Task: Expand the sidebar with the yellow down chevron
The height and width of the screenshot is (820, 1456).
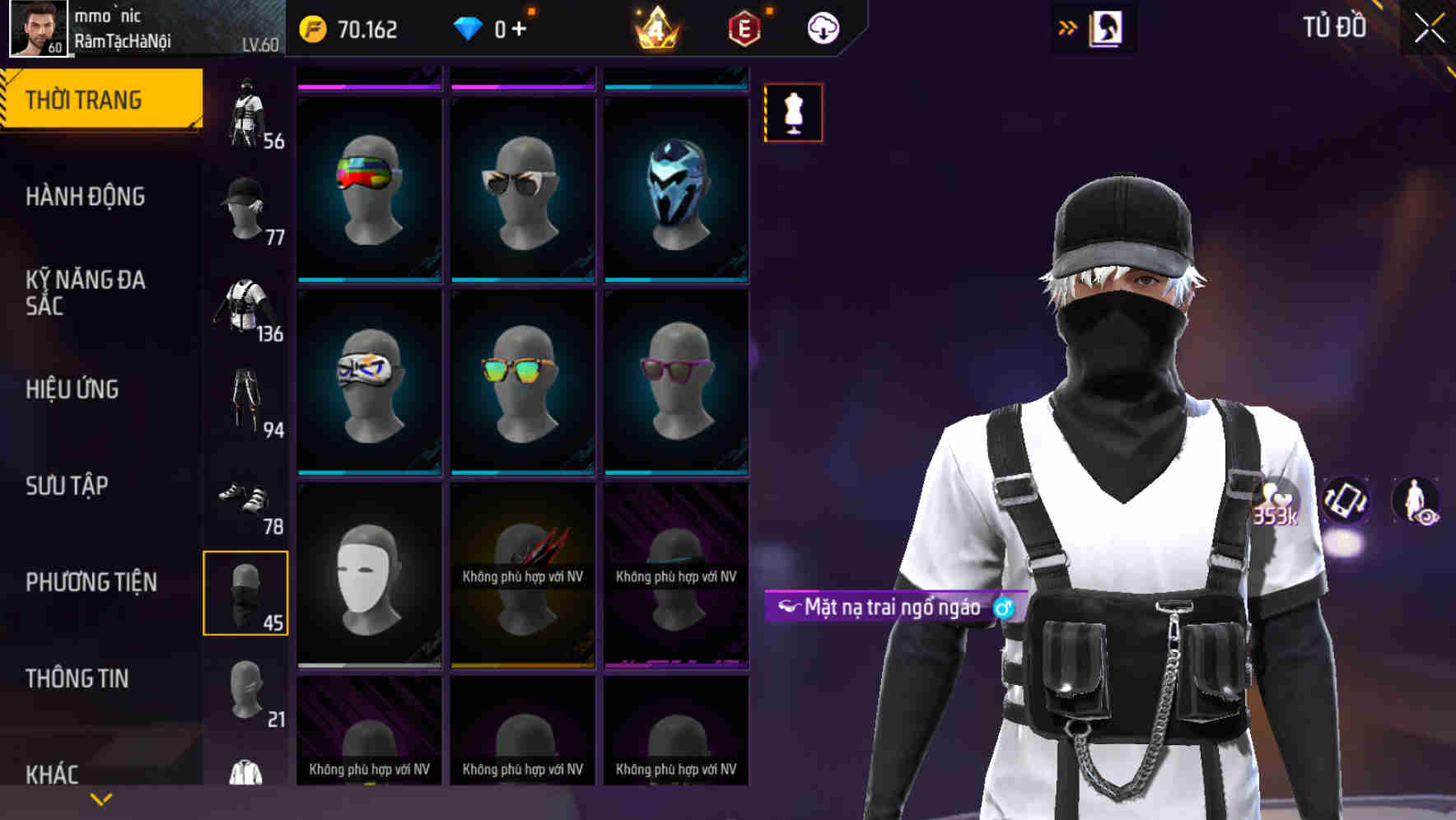Action: tap(100, 797)
